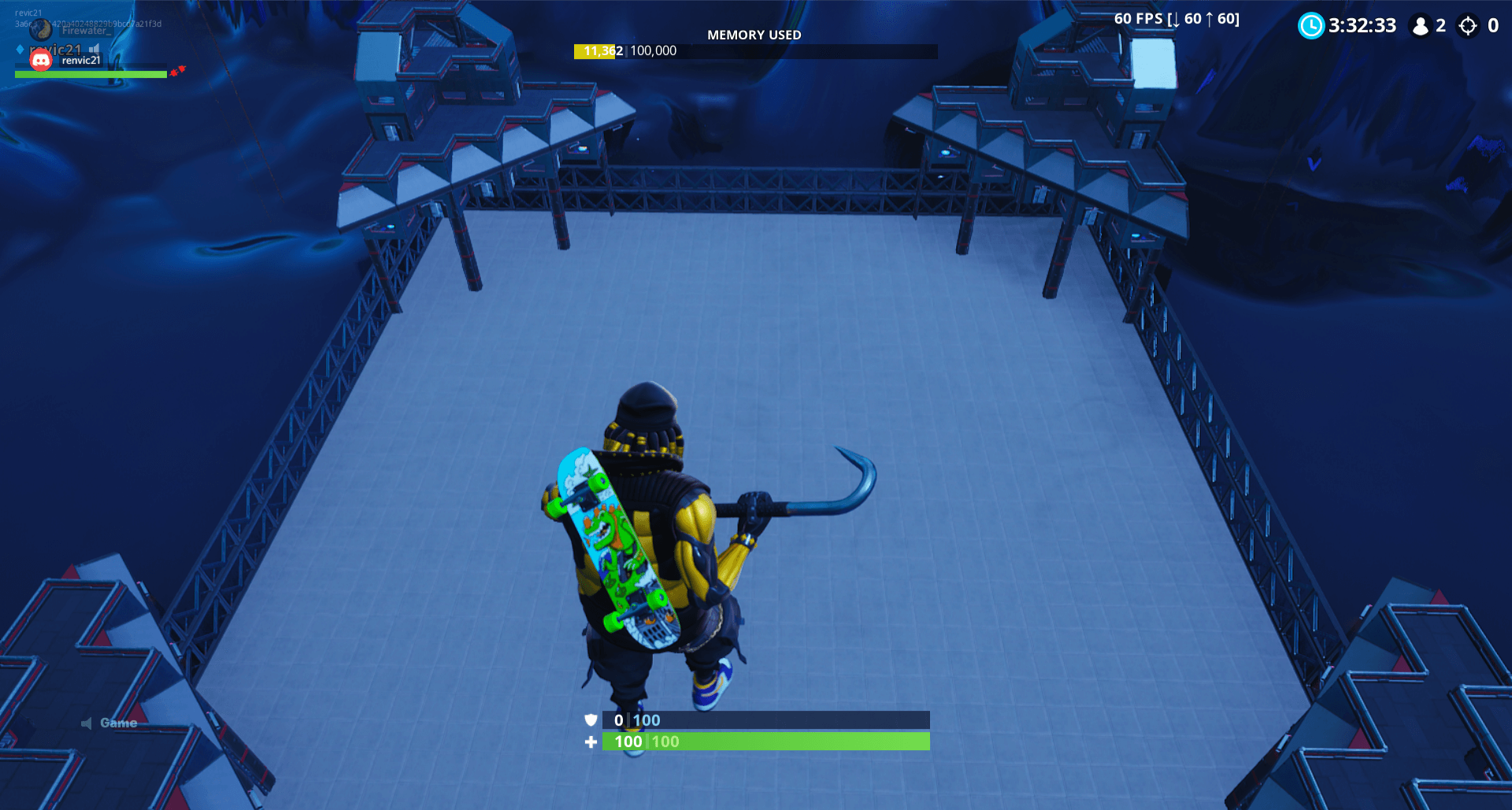The width and height of the screenshot is (1512, 810).
Task: Select the player count silhouette icon
Action: pyautogui.click(x=1421, y=26)
